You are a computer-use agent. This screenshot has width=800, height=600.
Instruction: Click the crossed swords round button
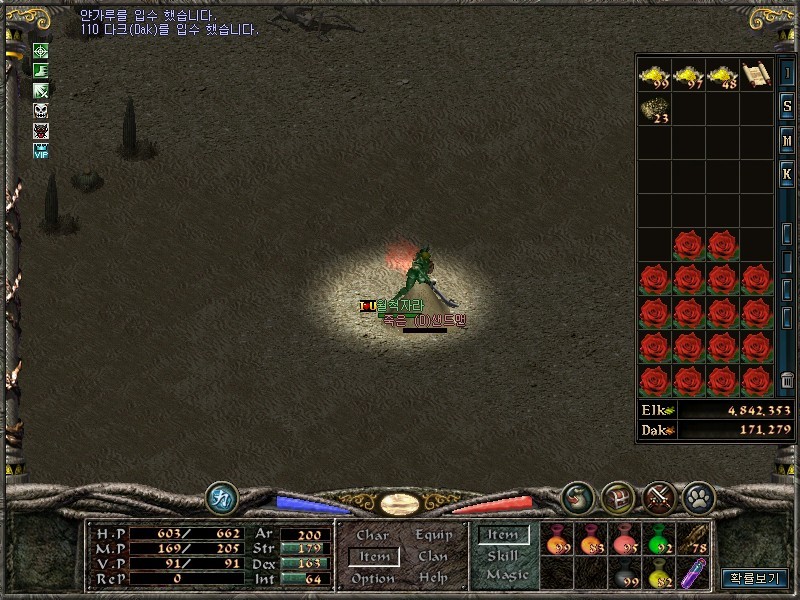tap(658, 497)
